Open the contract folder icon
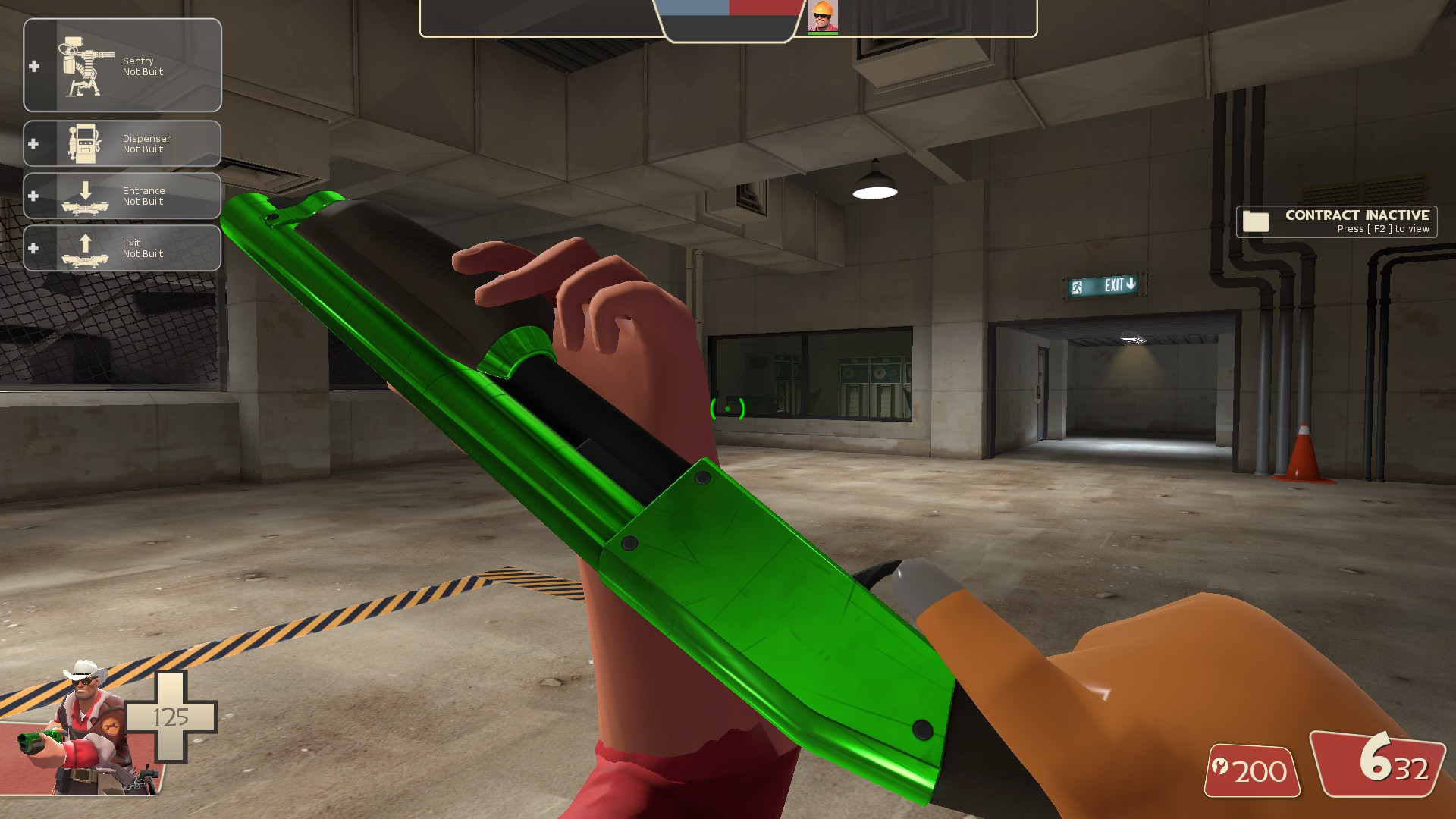Screen dimensions: 1456x819 click(x=1255, y=221)
